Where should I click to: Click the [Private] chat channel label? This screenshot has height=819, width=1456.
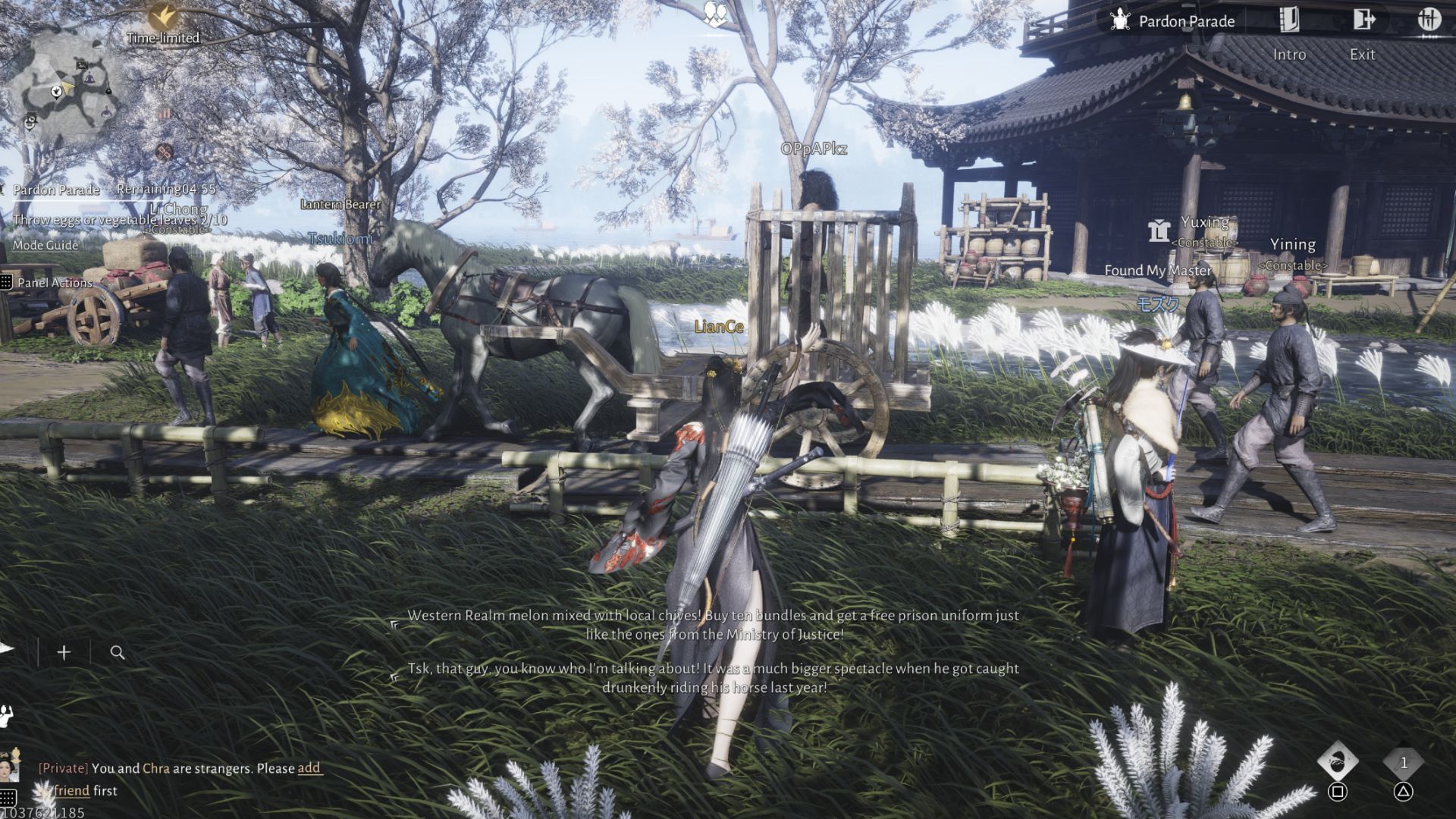(63, 768)
